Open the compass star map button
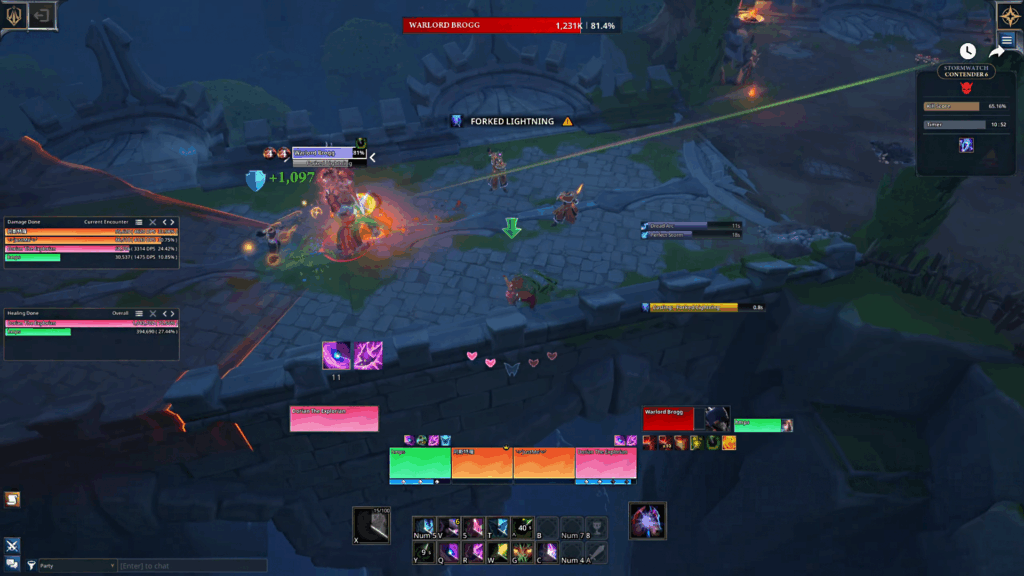The image size is (1024, 576). [1007, 15]
